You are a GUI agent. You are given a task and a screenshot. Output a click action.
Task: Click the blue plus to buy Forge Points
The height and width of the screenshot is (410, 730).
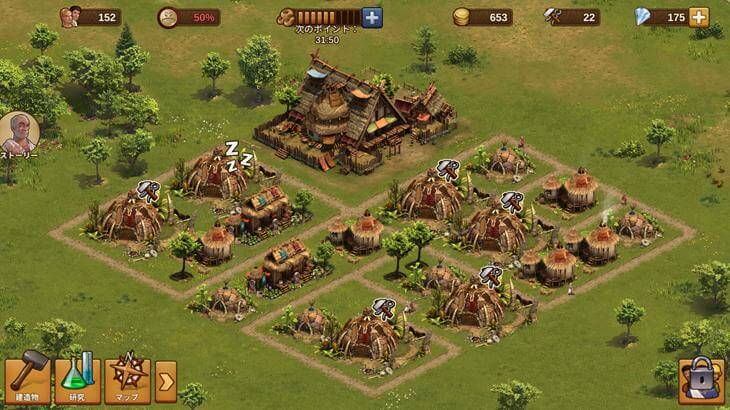coord(372,17)
